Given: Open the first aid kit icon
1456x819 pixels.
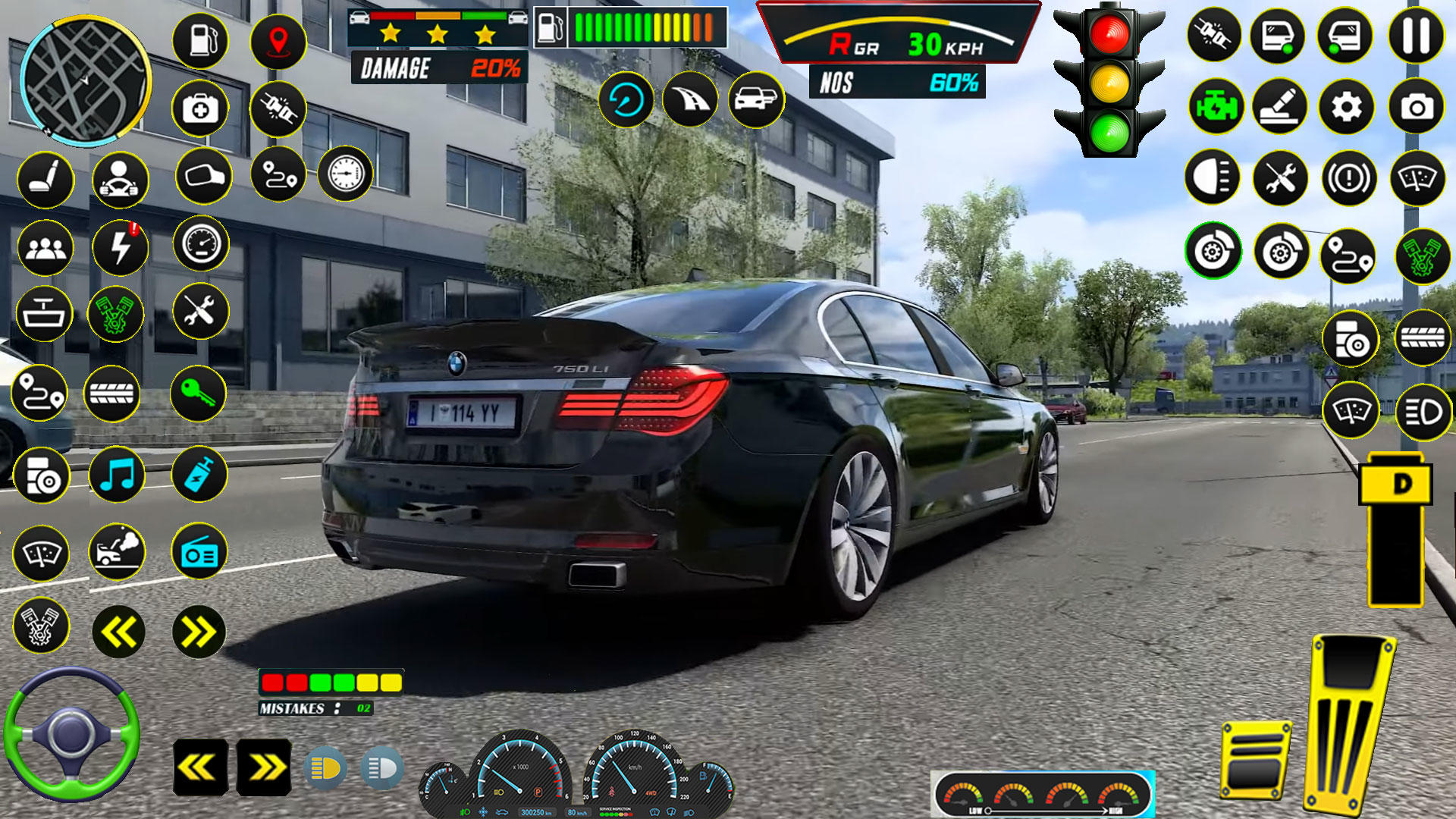Looking at the screenshot, I should tap(199, 110).
